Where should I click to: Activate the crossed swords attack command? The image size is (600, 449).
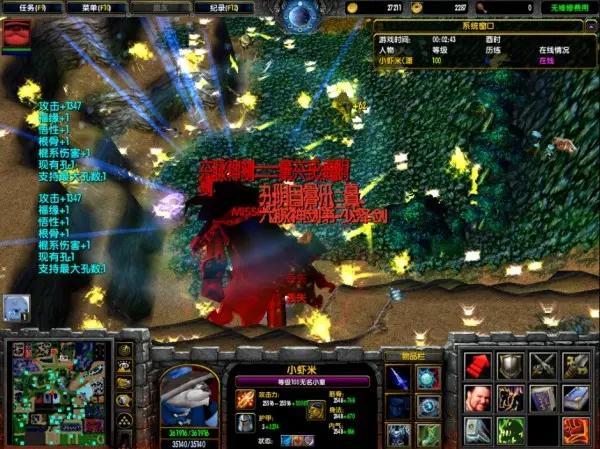pos(543,366)
